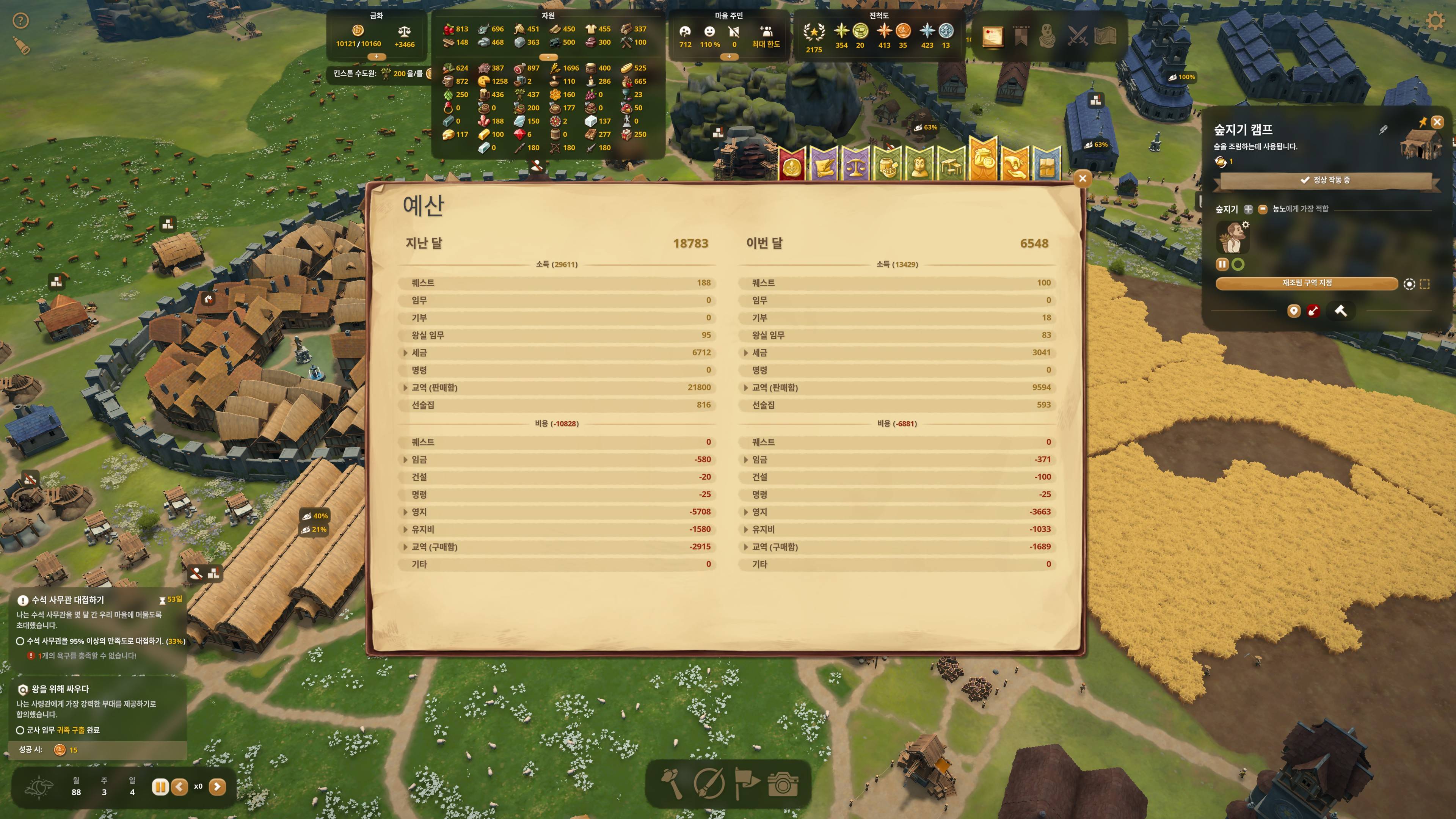Image resolution: width=1456 pixels, height=819 pixels.
Task: Switch to the balance scales tab
Action: (855, 165)
